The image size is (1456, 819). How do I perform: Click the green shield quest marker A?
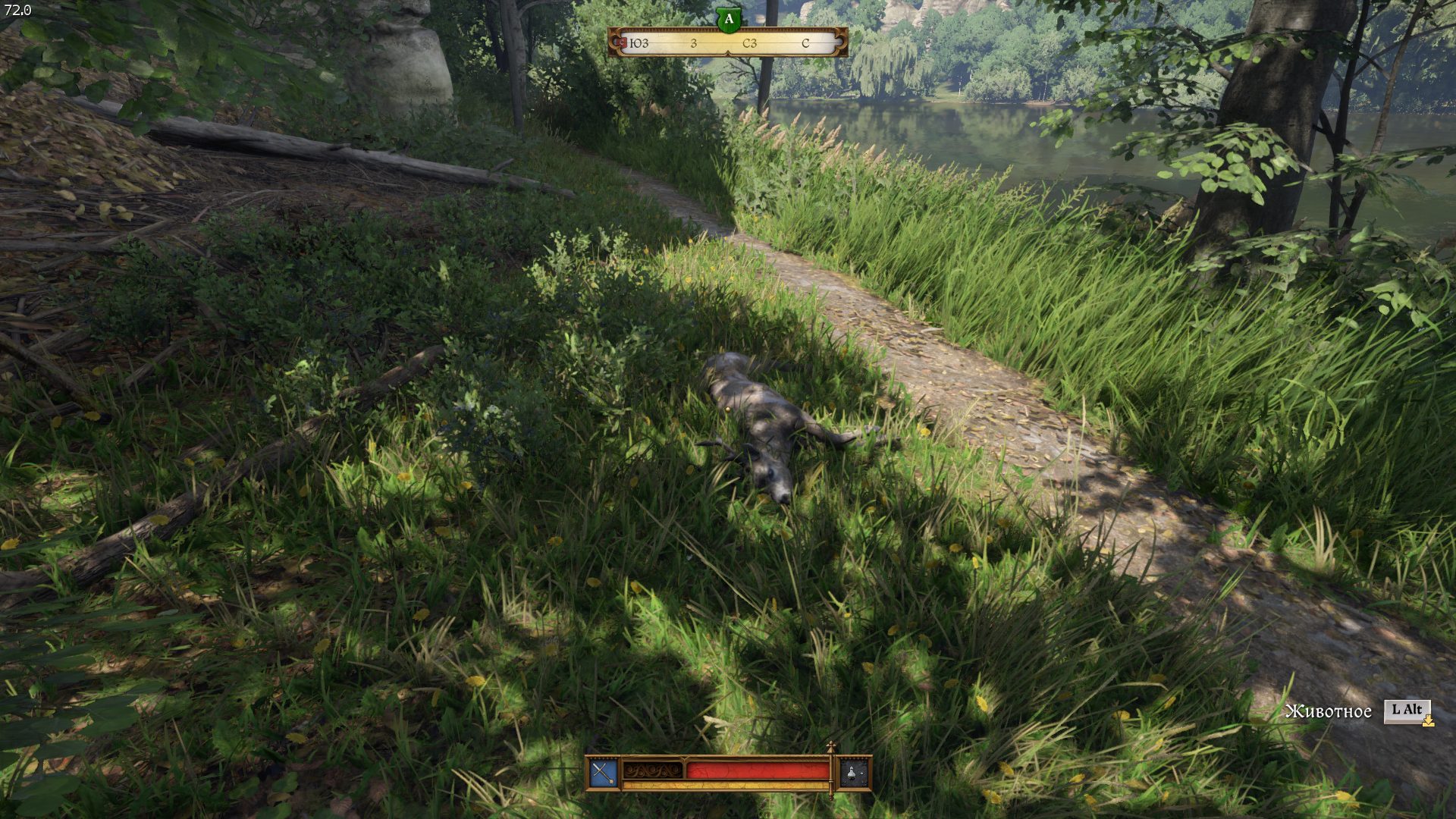[728, 20]
